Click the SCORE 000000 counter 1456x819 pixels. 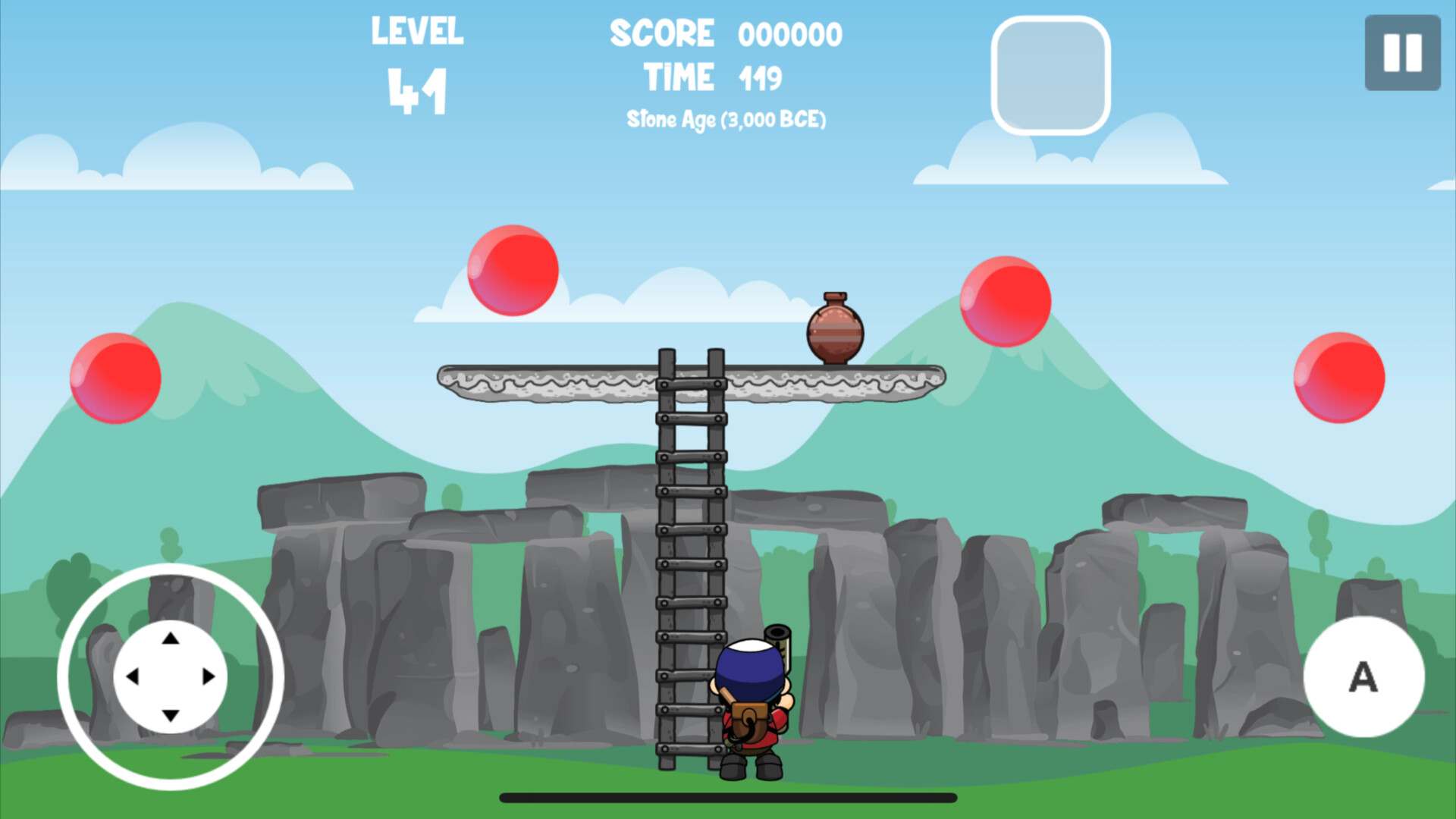[726, 32]
